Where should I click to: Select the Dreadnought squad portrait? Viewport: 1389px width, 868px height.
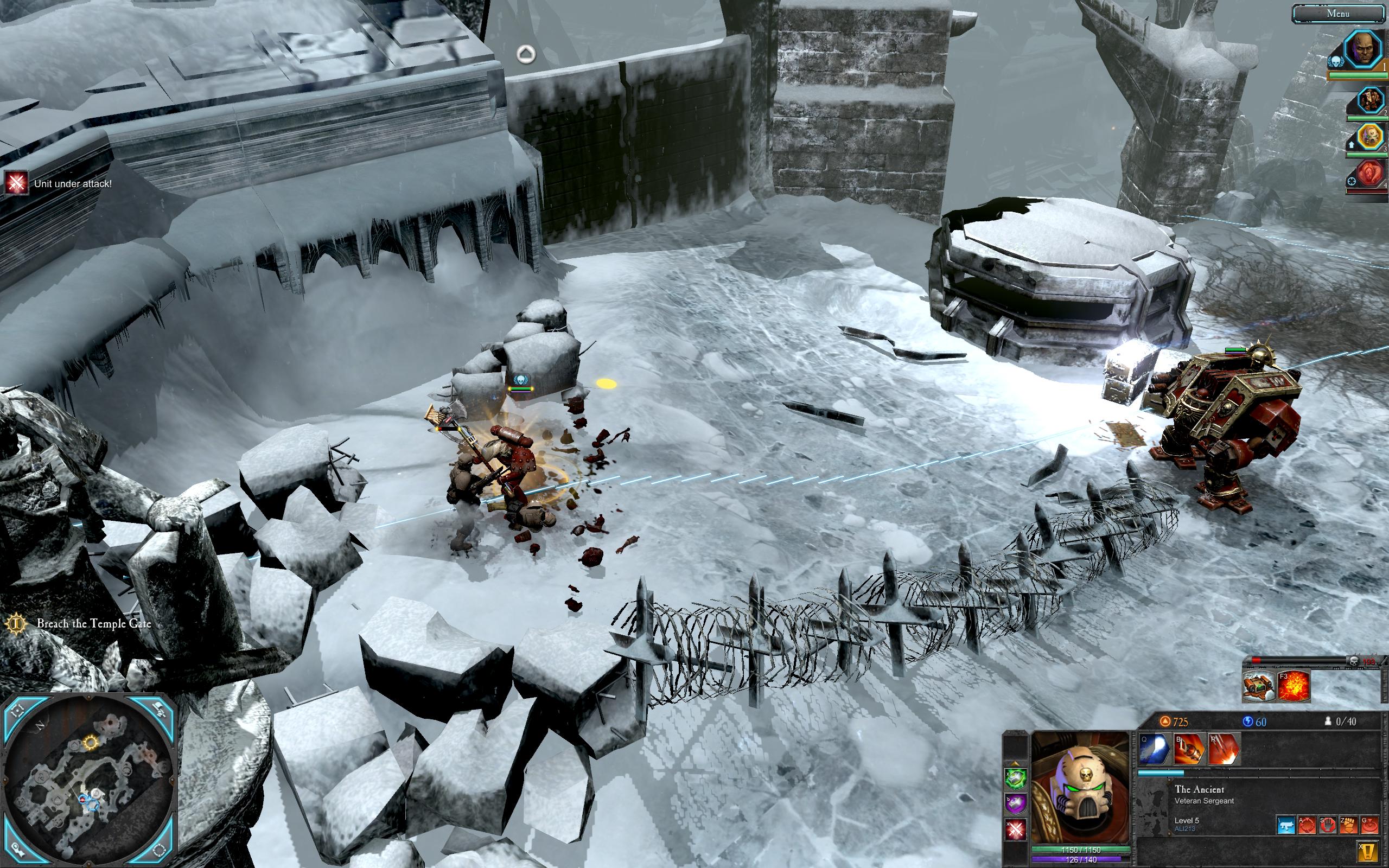1370,101
